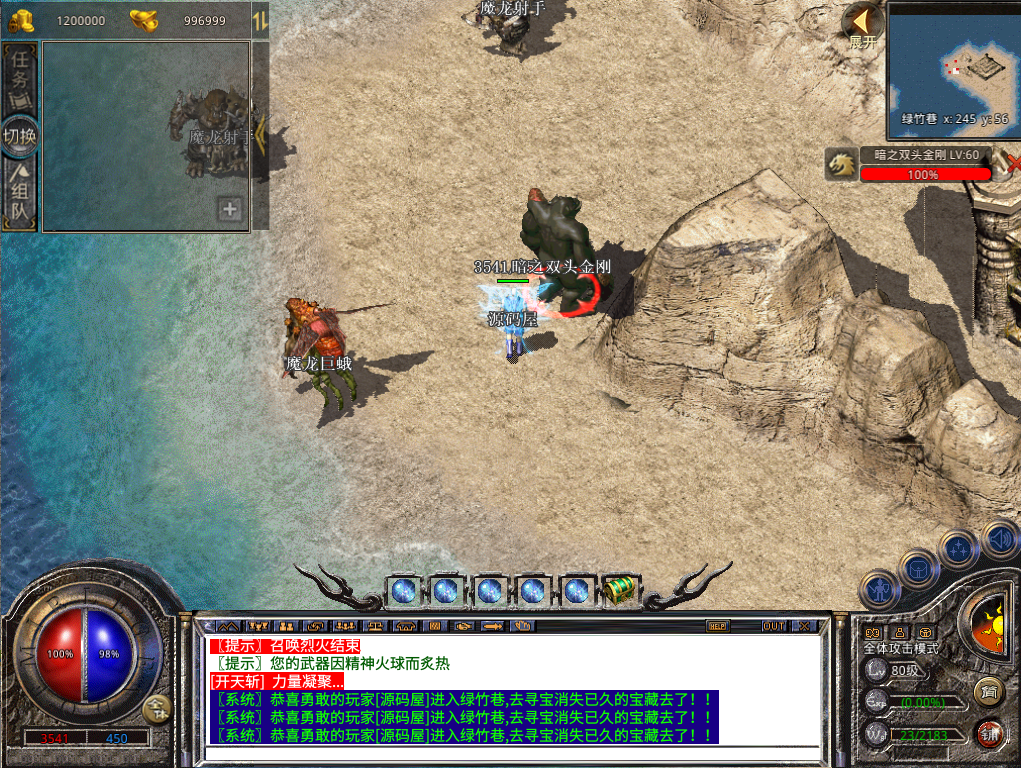The height and width of the screenshot is (768, 1021).
Task: Close the chat panel with the X button
Action: (805, 626)
